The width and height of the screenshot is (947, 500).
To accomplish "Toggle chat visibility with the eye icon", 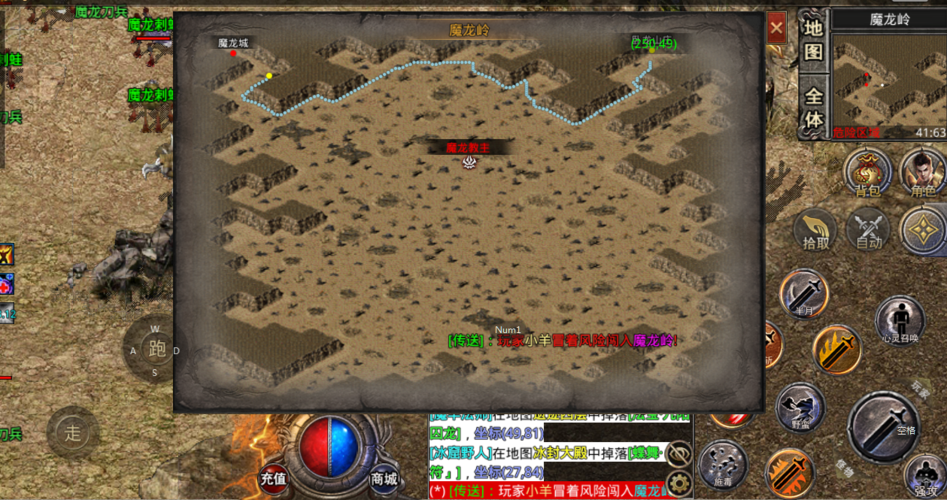I will (679, 453).
